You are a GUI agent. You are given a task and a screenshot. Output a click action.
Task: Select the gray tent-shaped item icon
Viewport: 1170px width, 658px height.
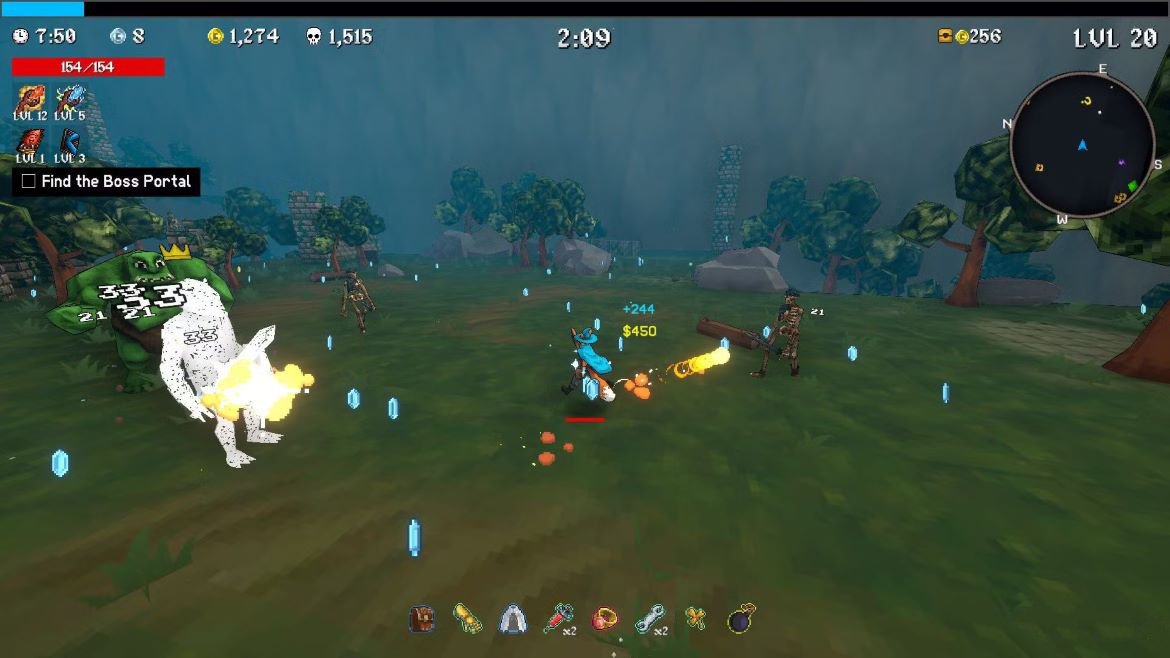[x=512, y=619]
